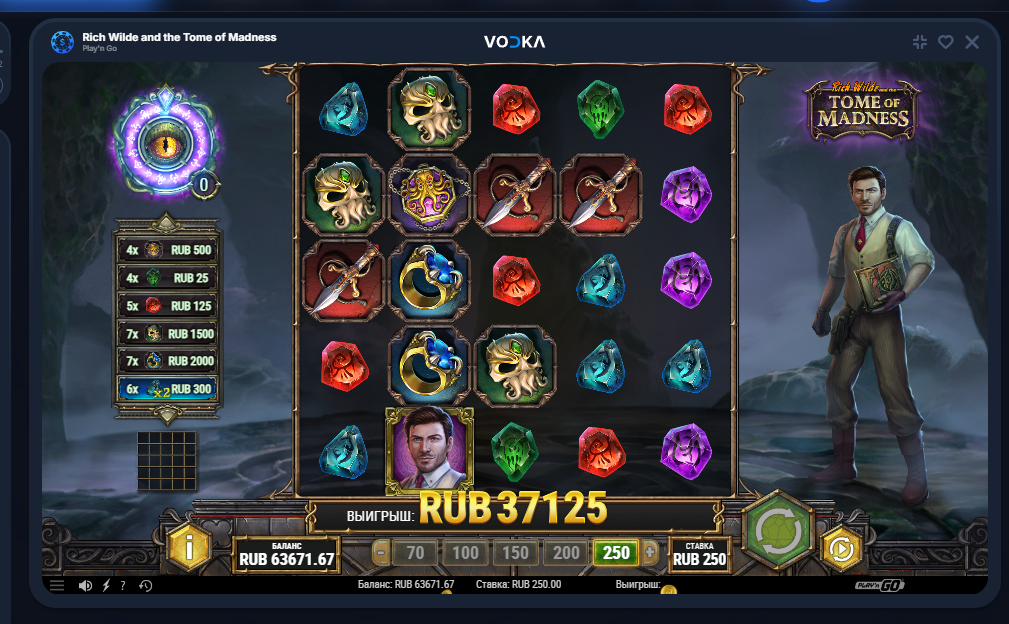Screen dimensions: 1009x624
Task: Open the autoplay options
Action: pyautogui.click(x=841, y=548)
